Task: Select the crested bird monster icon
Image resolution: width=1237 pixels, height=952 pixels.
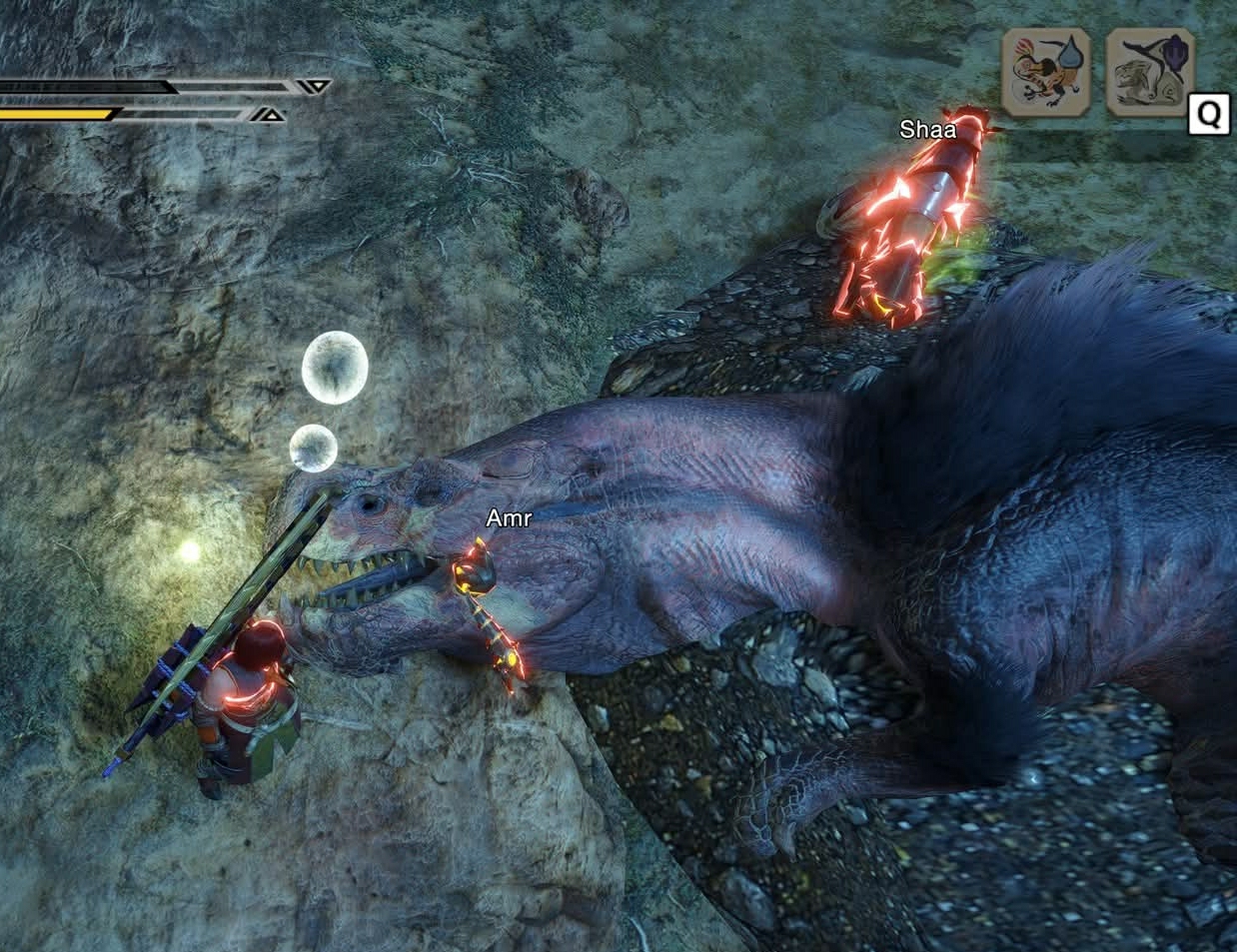Action: [1045, 73]
